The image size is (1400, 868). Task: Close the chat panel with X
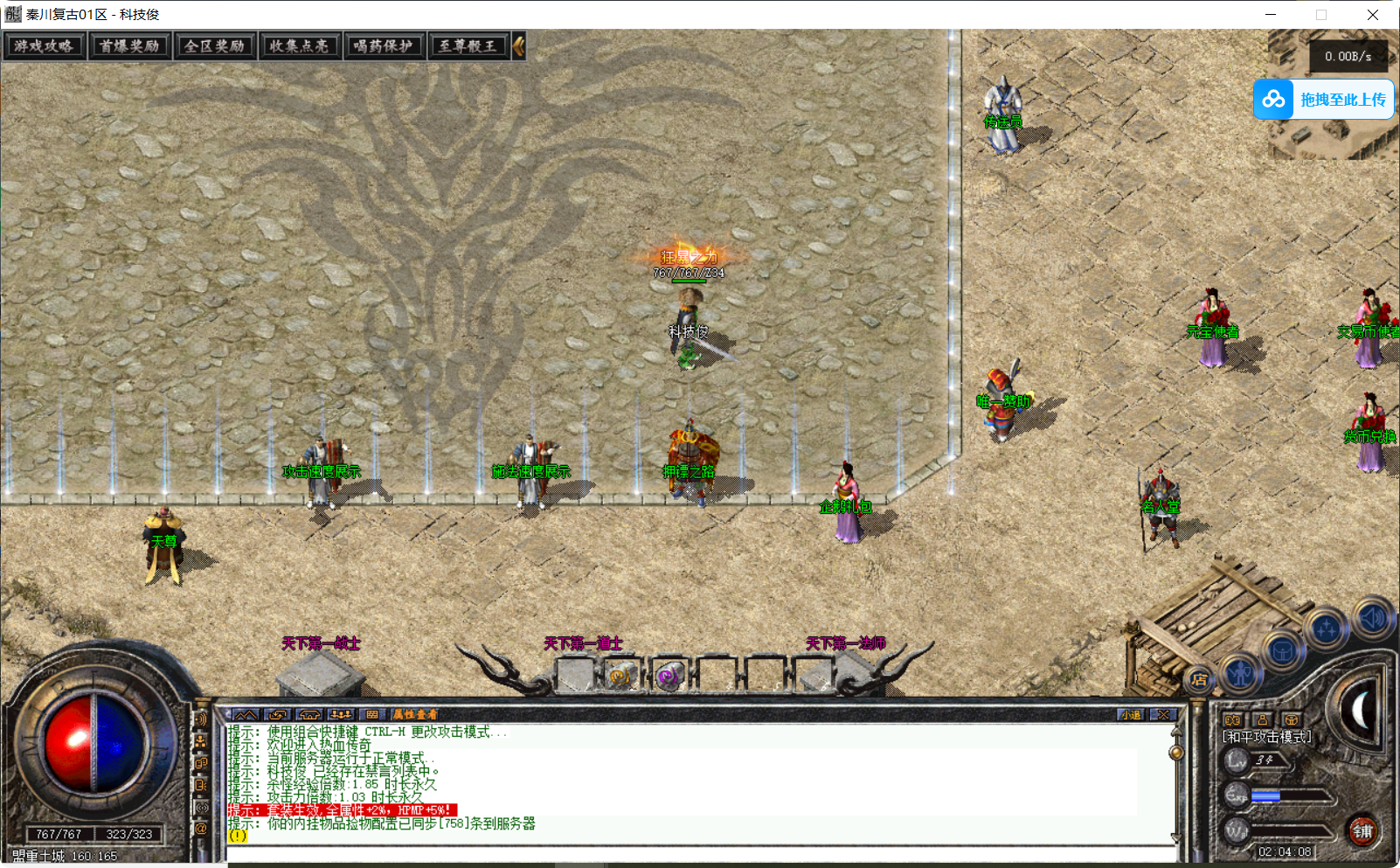1163,715
